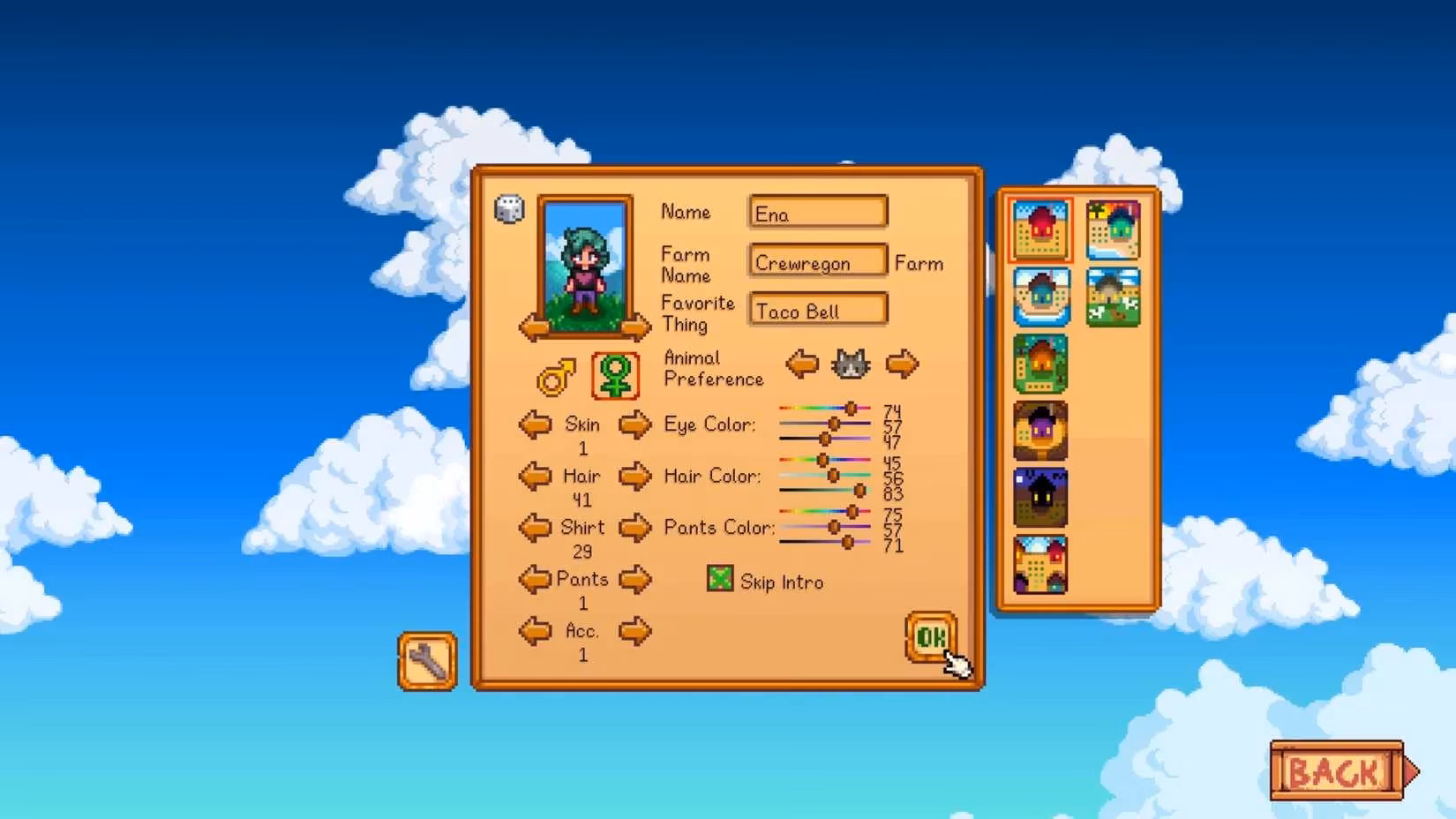Select the male gender symbol
The height and width of the screenshot is (819, 1456).
click(556, 377)
